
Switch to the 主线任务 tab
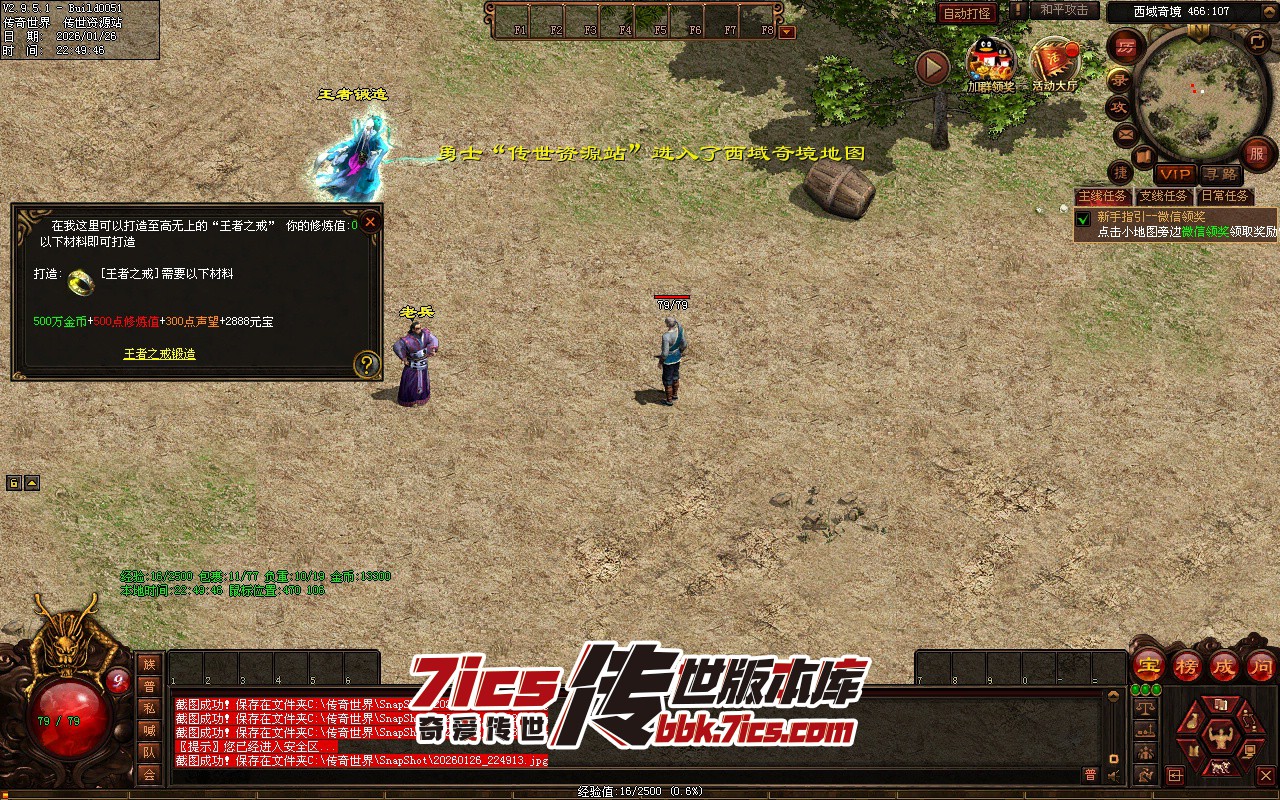[x=1101, y=197]
